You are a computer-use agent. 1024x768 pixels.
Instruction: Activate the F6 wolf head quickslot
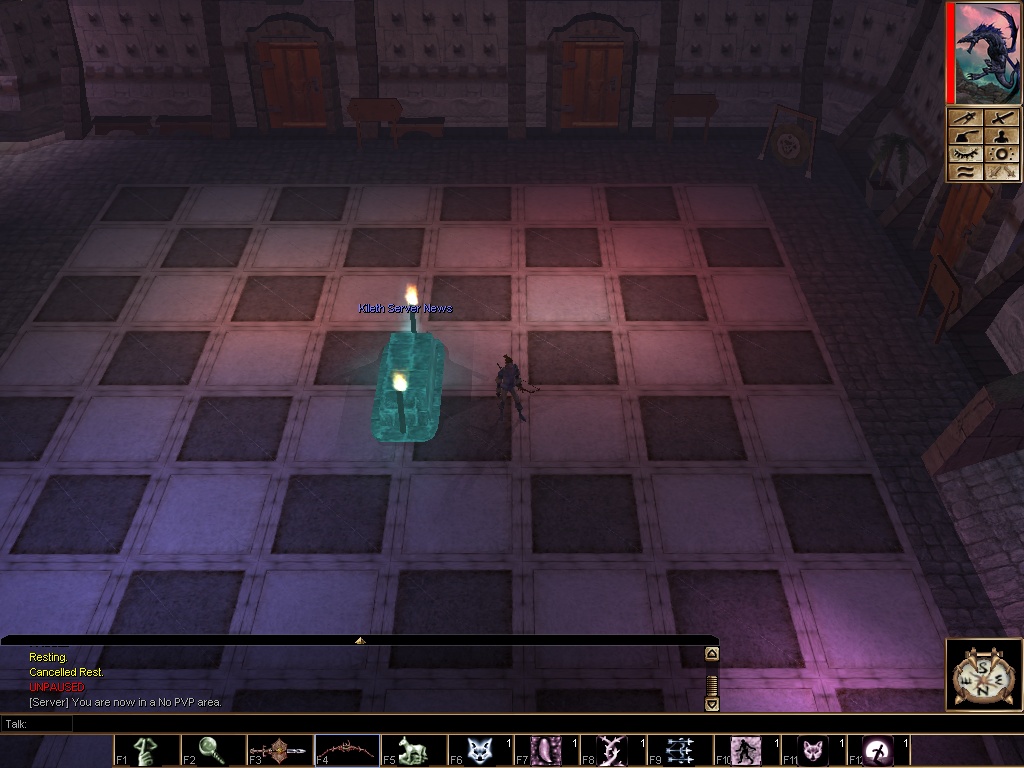481,751
